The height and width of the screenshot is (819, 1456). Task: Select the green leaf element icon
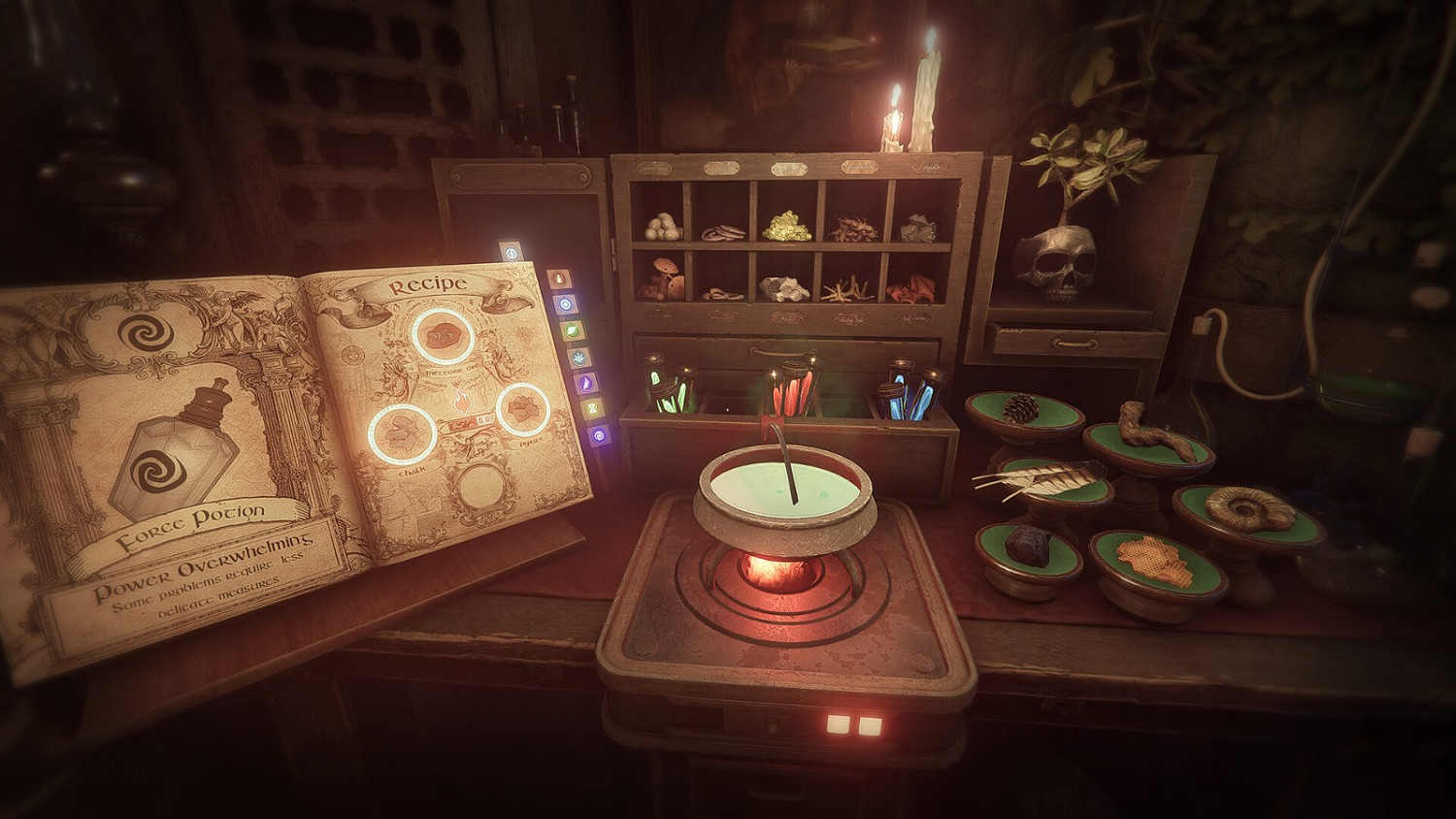point(571,331)
